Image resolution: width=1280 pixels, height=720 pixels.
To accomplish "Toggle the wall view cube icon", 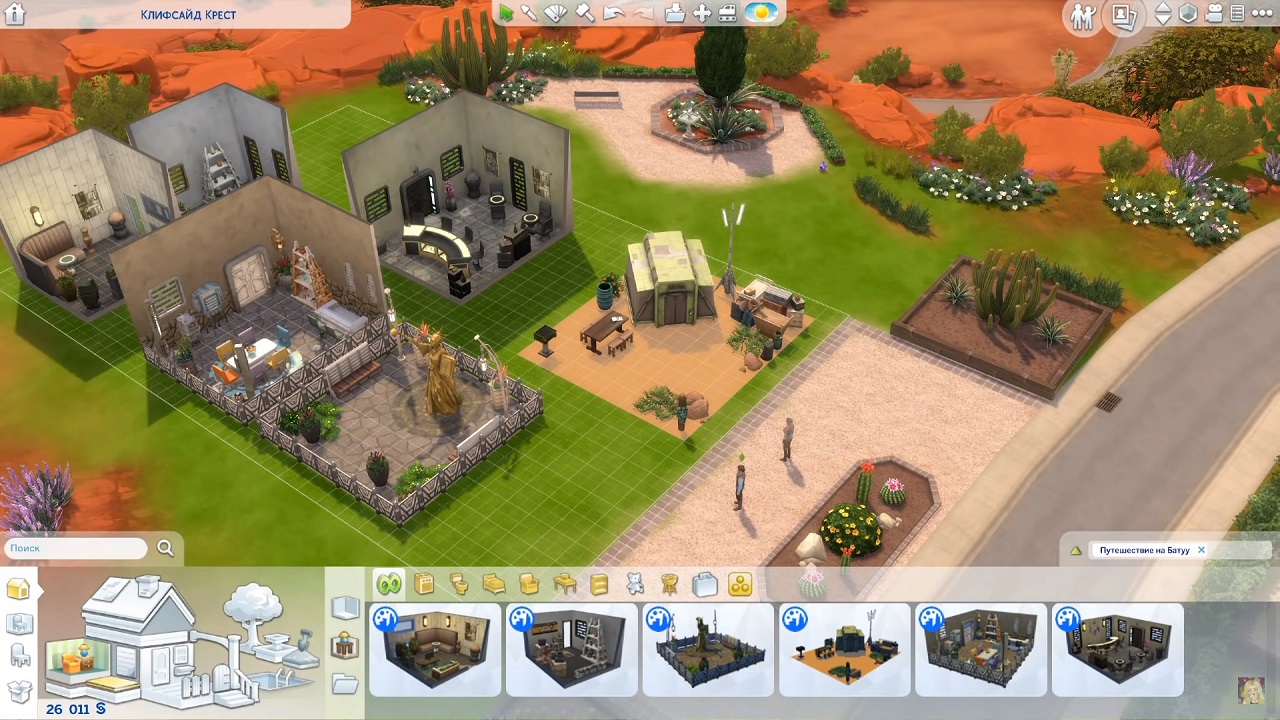I will (1188, 14).
